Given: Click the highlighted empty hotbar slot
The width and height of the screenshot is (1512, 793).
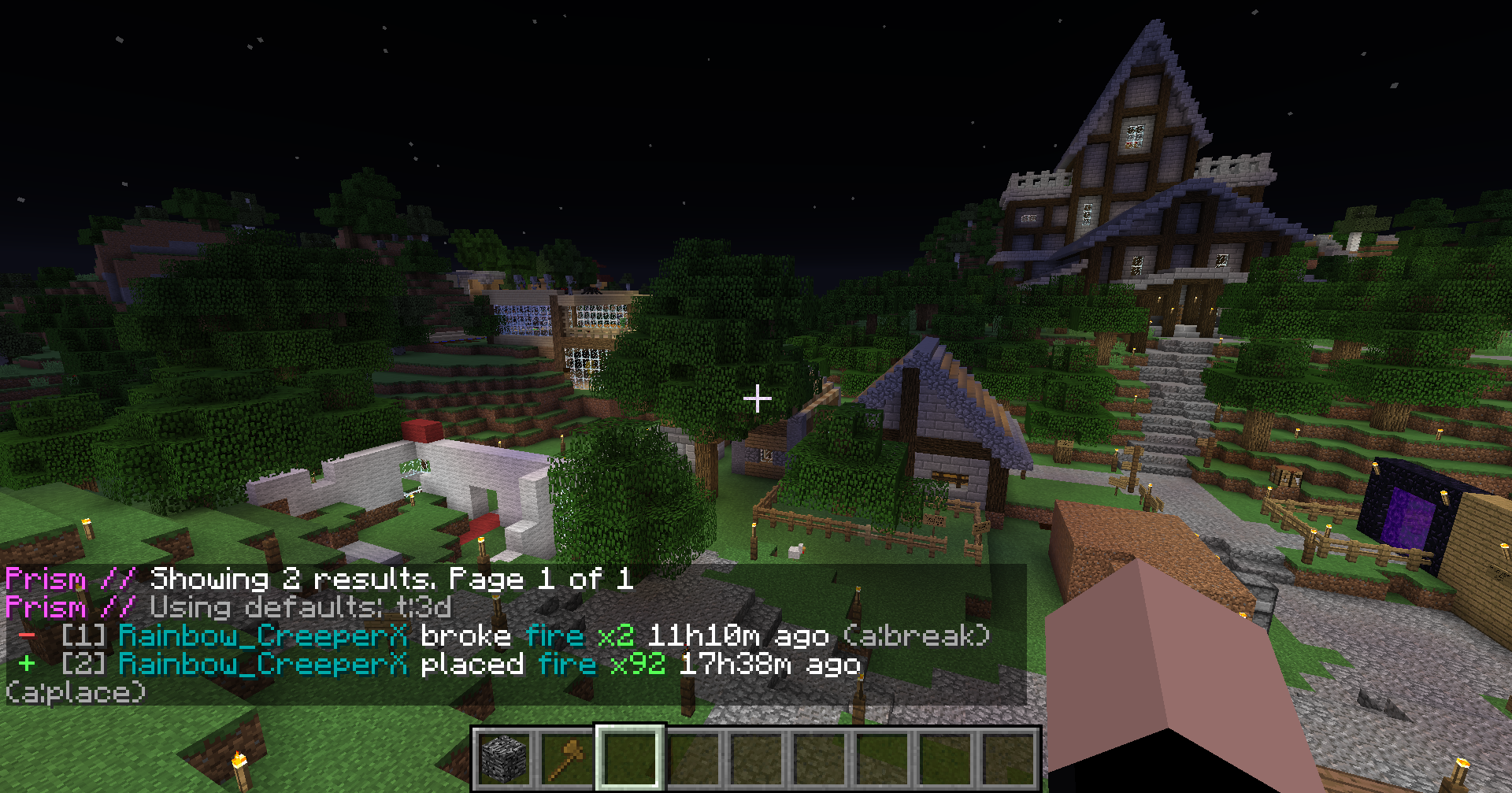Looking at the screenshot, I should pyautogui.click(x=630, y=758).
